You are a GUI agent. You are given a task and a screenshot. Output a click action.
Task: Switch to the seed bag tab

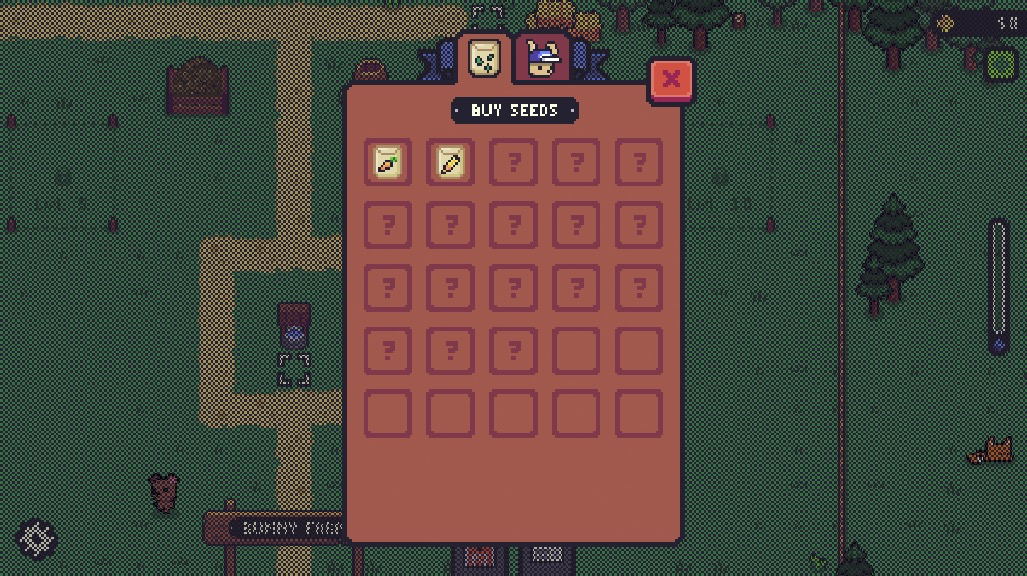pos(485,58)
